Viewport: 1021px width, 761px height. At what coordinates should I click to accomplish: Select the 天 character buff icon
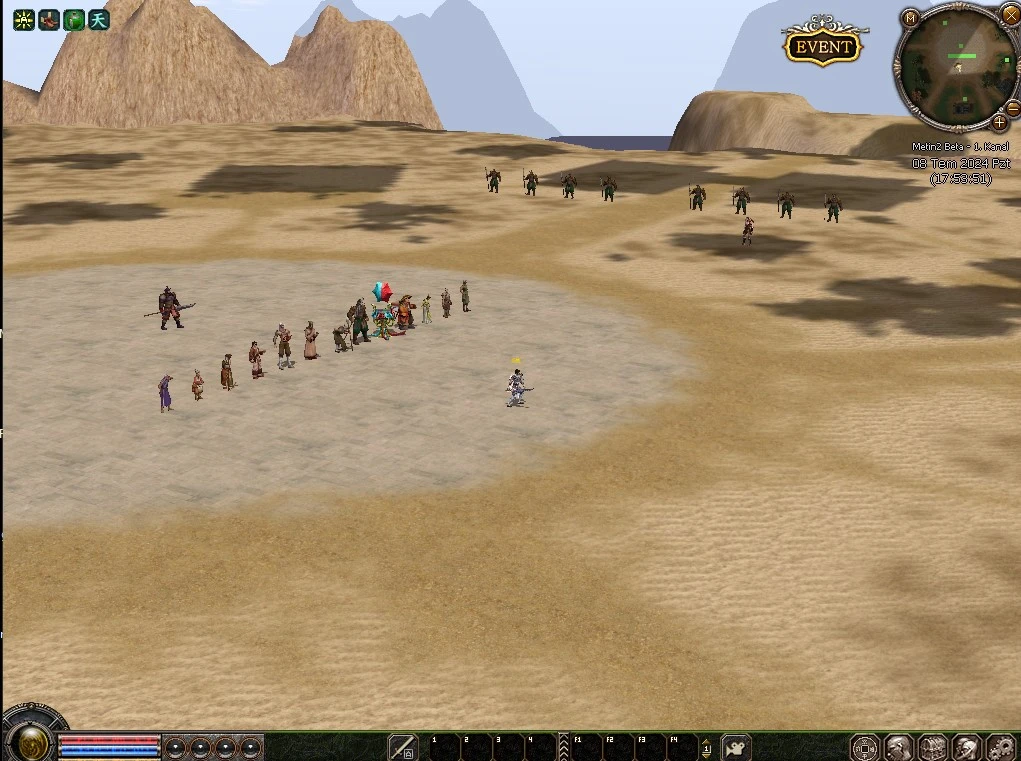[x=98, y=19]
